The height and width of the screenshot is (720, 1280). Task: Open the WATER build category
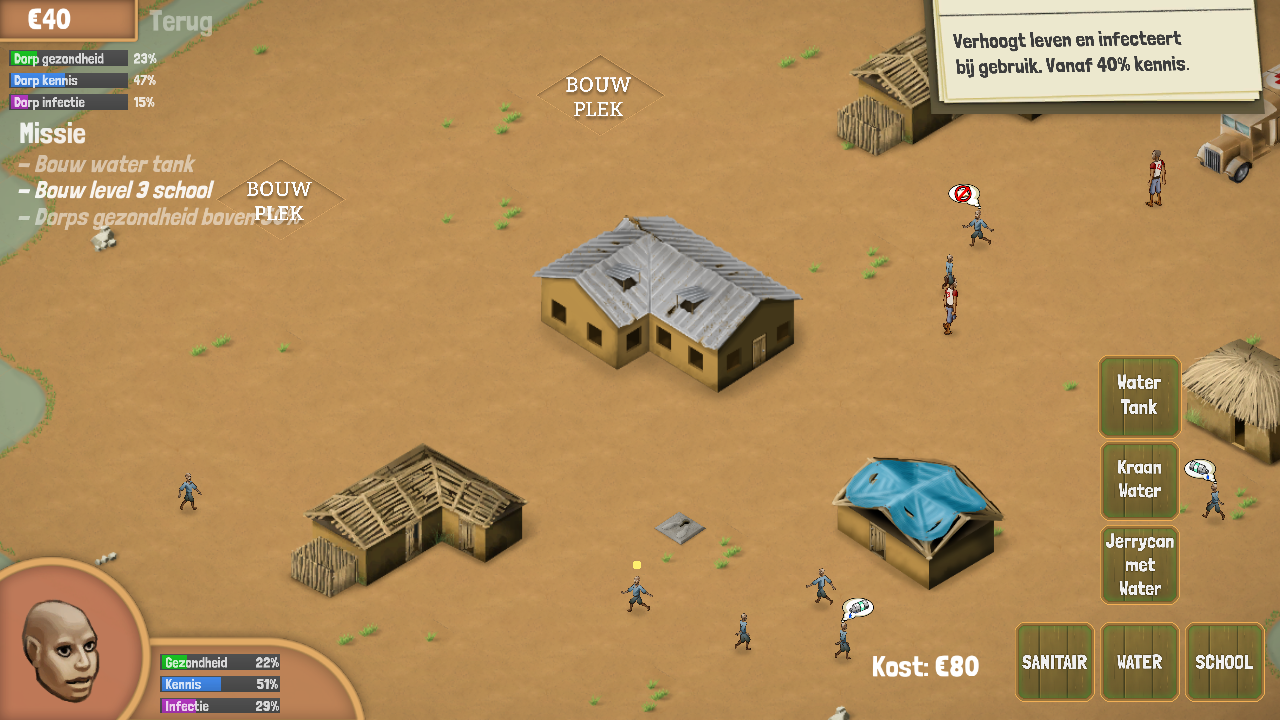tap(1139, 662)
